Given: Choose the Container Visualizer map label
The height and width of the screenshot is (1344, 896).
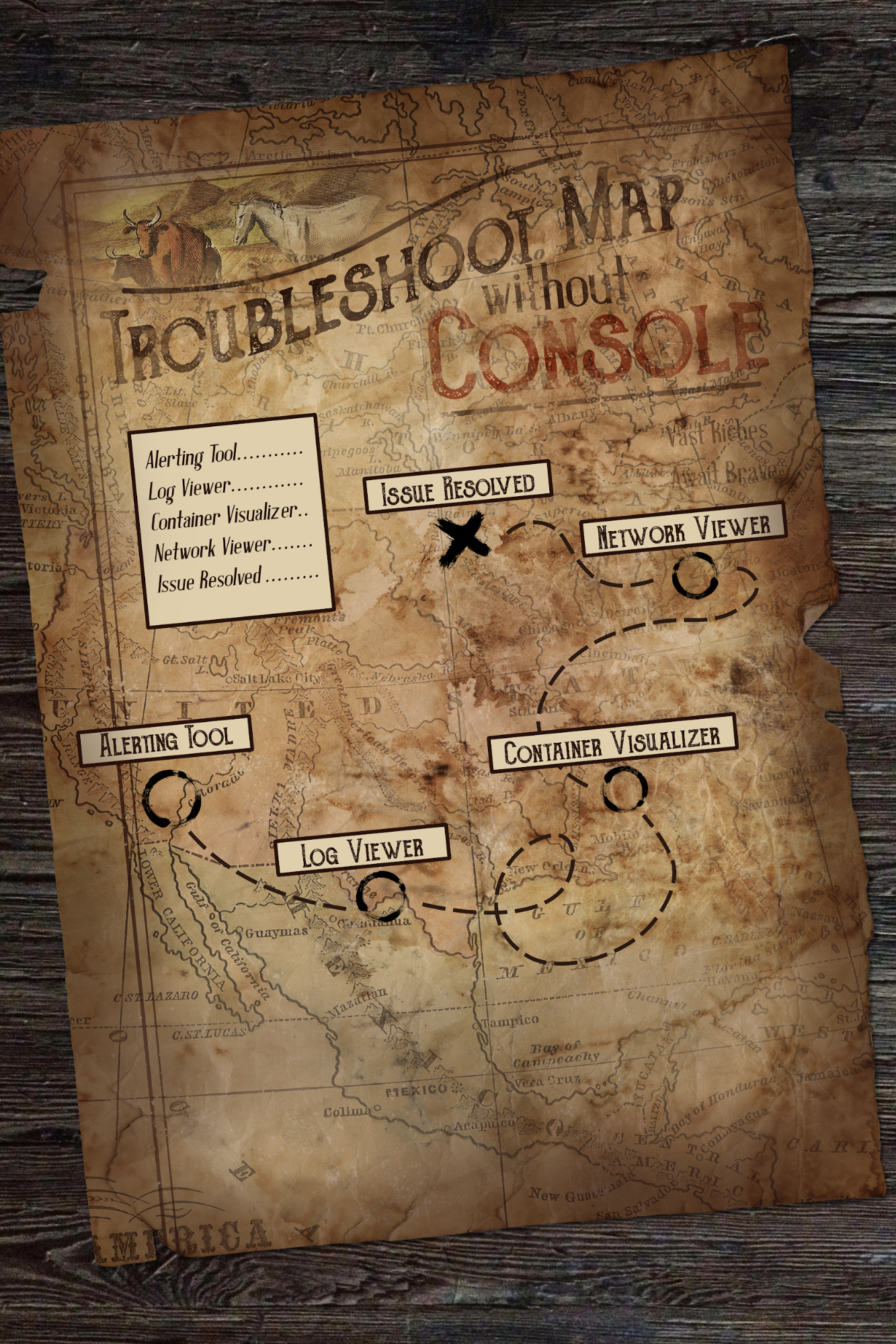Looking at the screenshot, I should click(612, 743).
